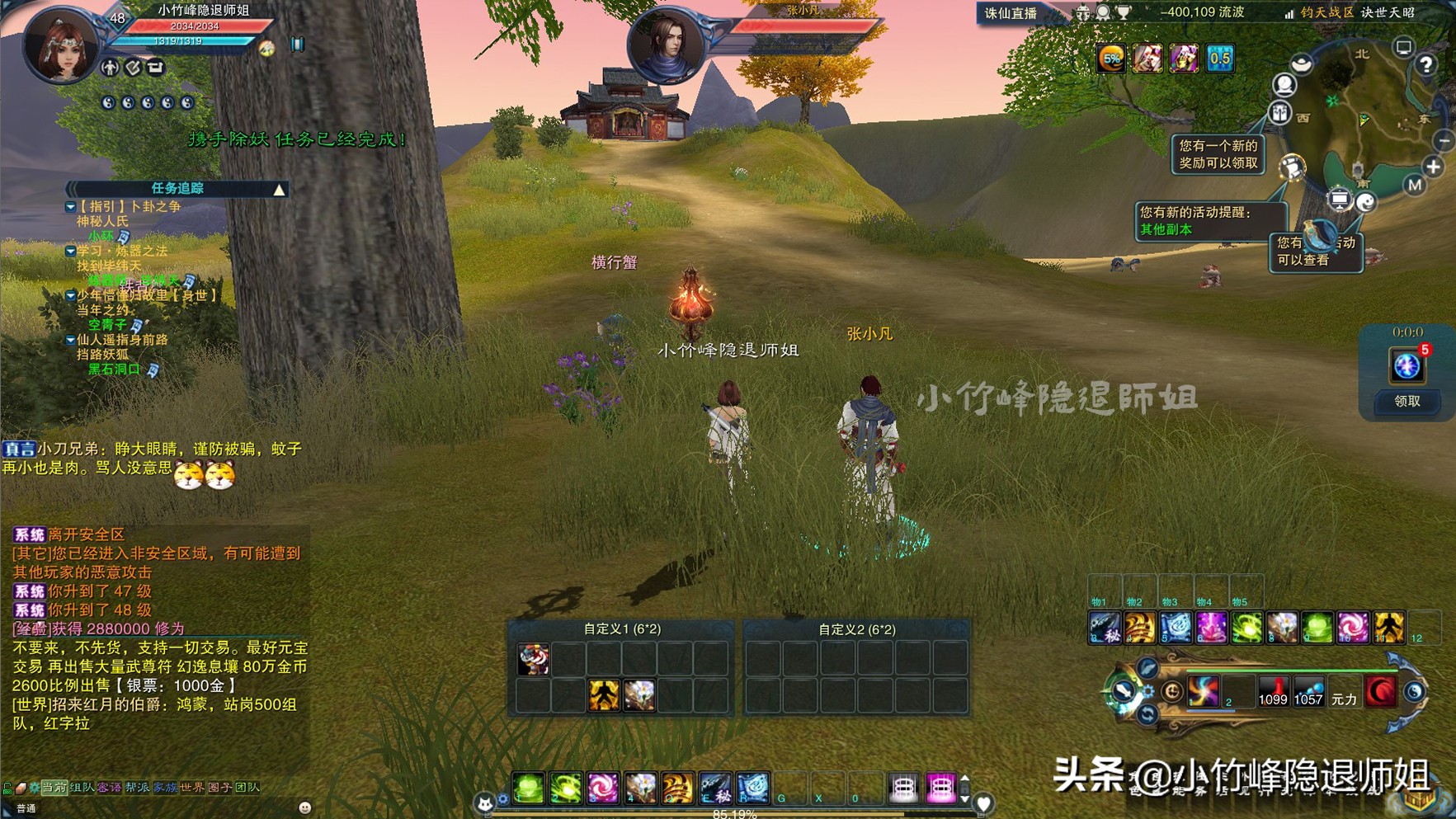1456x819 pixels.
Task: Select the 组队 chat tab
Action: tap(82, 788)
